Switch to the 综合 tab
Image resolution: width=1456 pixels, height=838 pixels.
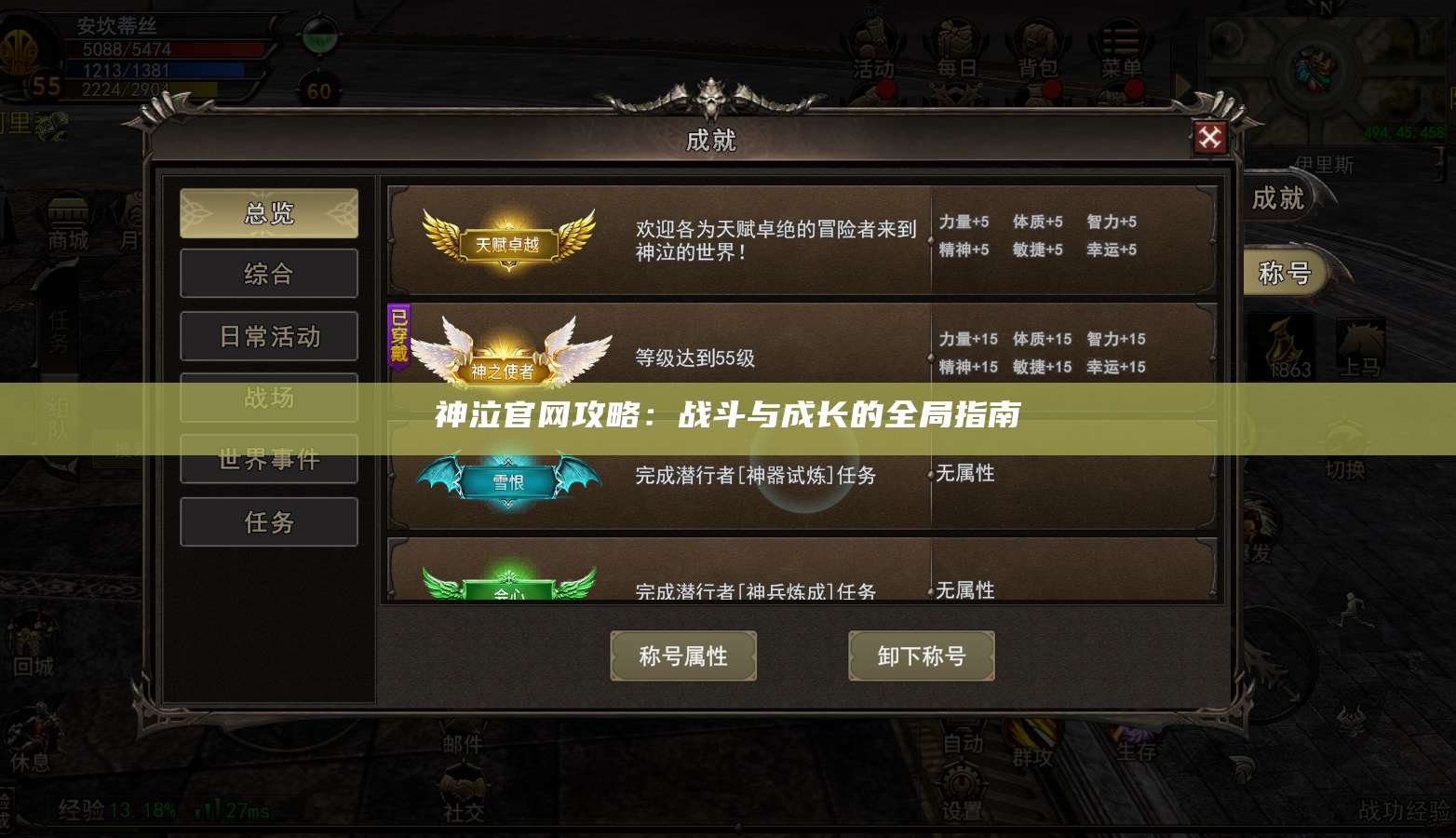point(269,273)
